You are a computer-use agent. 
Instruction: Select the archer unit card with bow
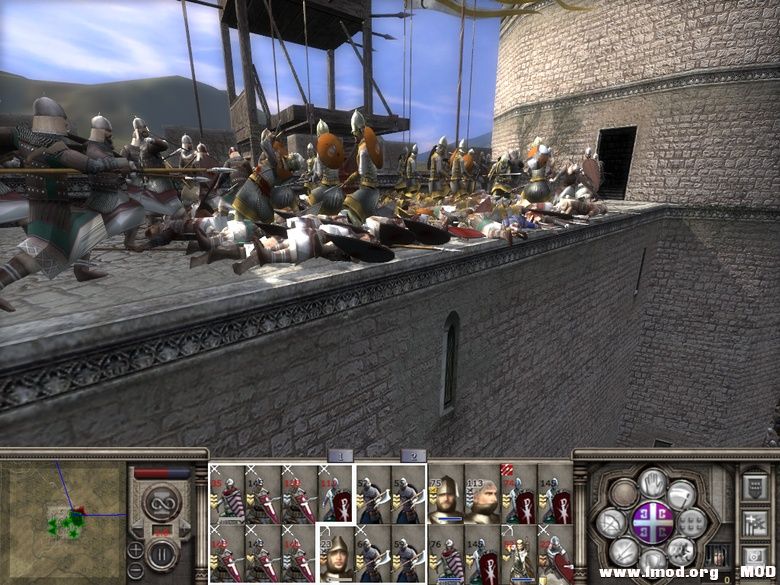click(x=518, y=554)
